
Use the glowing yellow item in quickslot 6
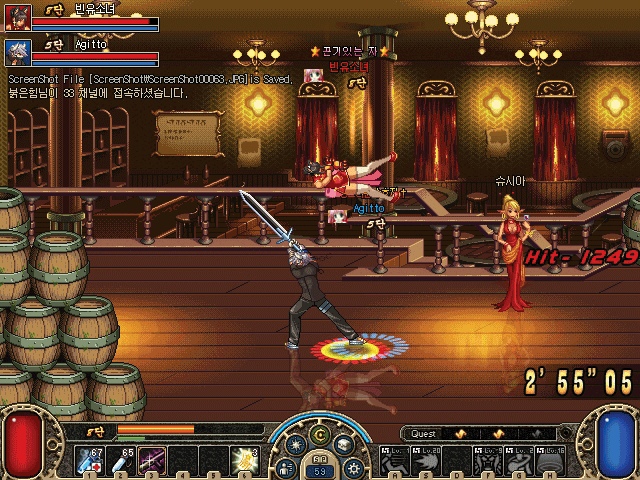coord(245,459)
